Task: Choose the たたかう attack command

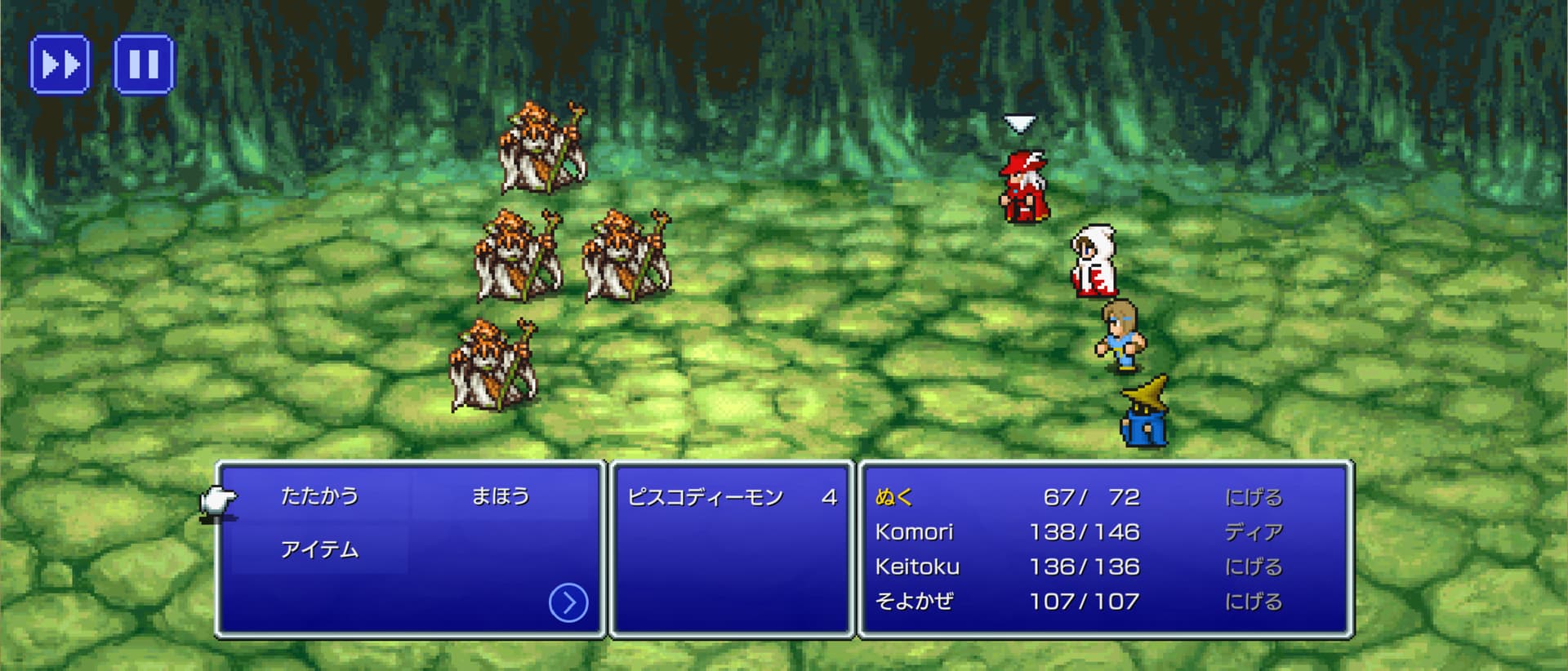Action: [319, 496]
